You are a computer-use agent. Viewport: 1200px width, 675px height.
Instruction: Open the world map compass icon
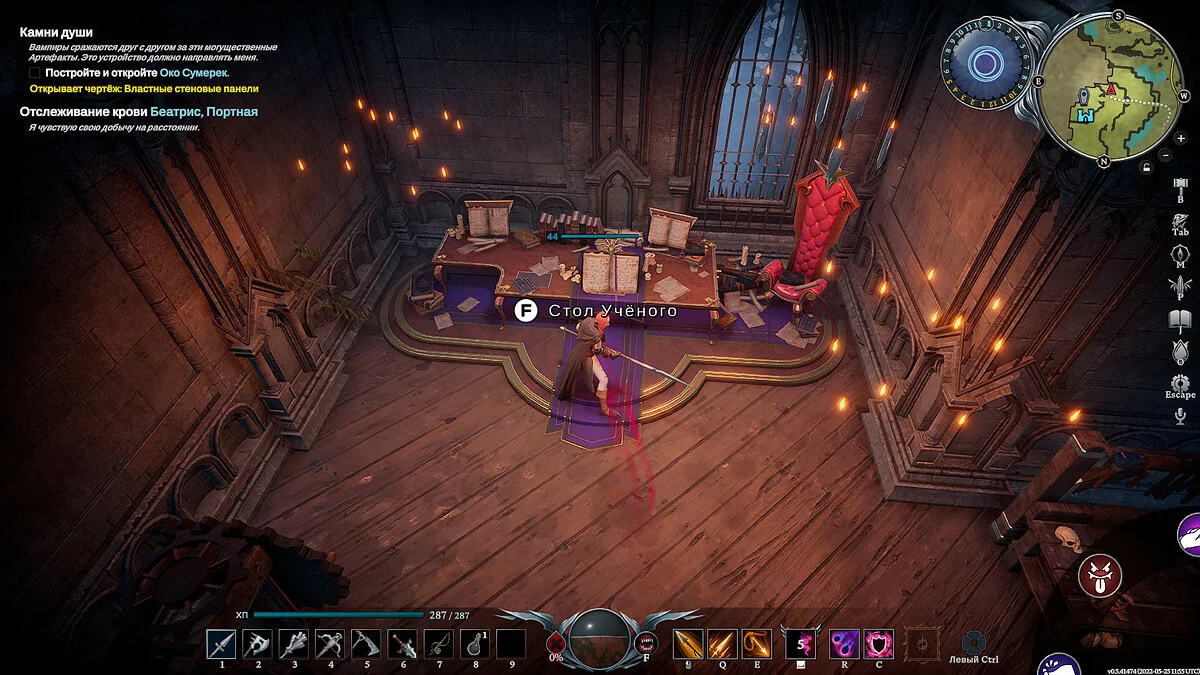(1180, 252)
